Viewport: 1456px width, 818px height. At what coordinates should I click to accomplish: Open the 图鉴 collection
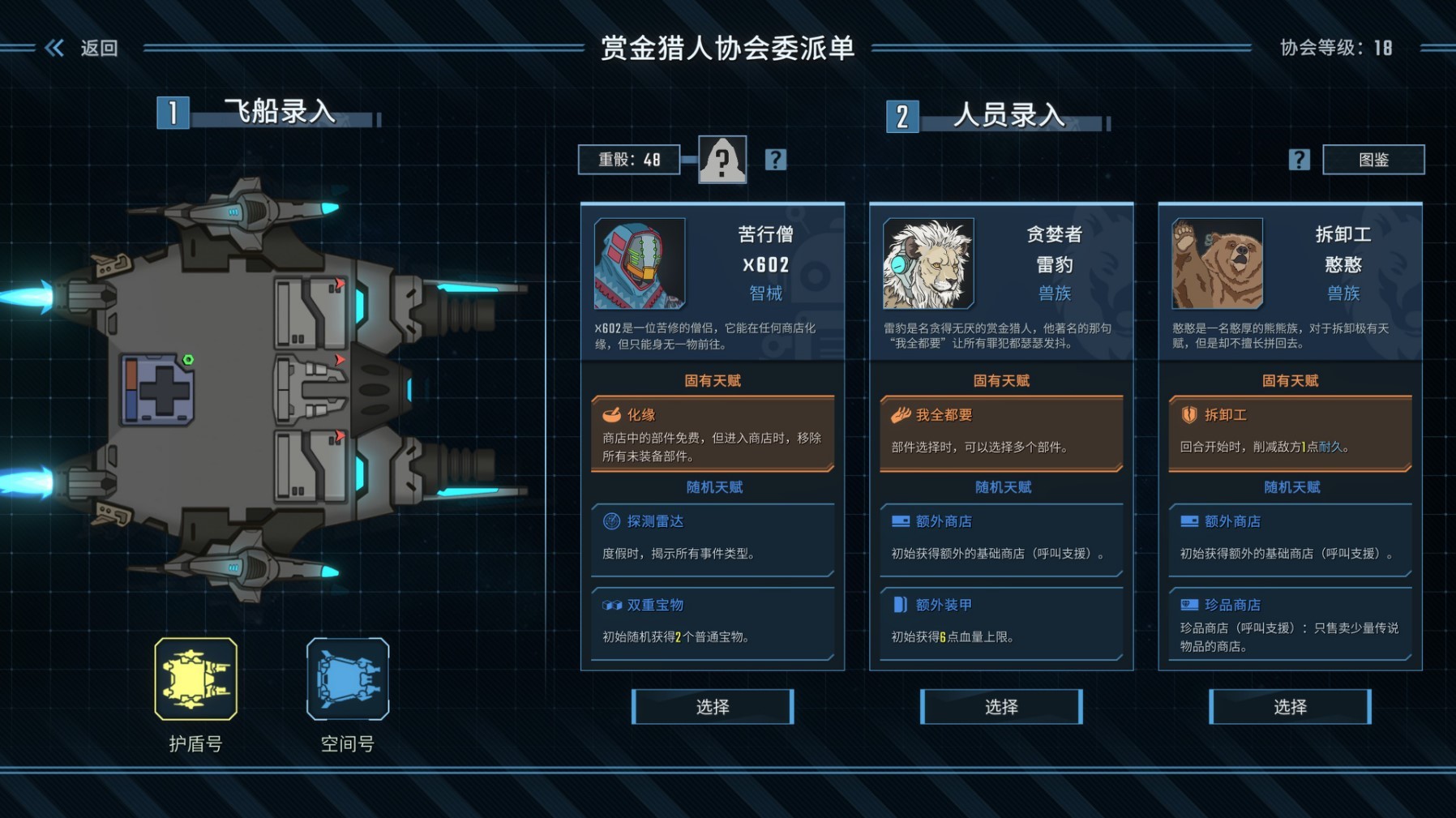(x=1373, y=160)
